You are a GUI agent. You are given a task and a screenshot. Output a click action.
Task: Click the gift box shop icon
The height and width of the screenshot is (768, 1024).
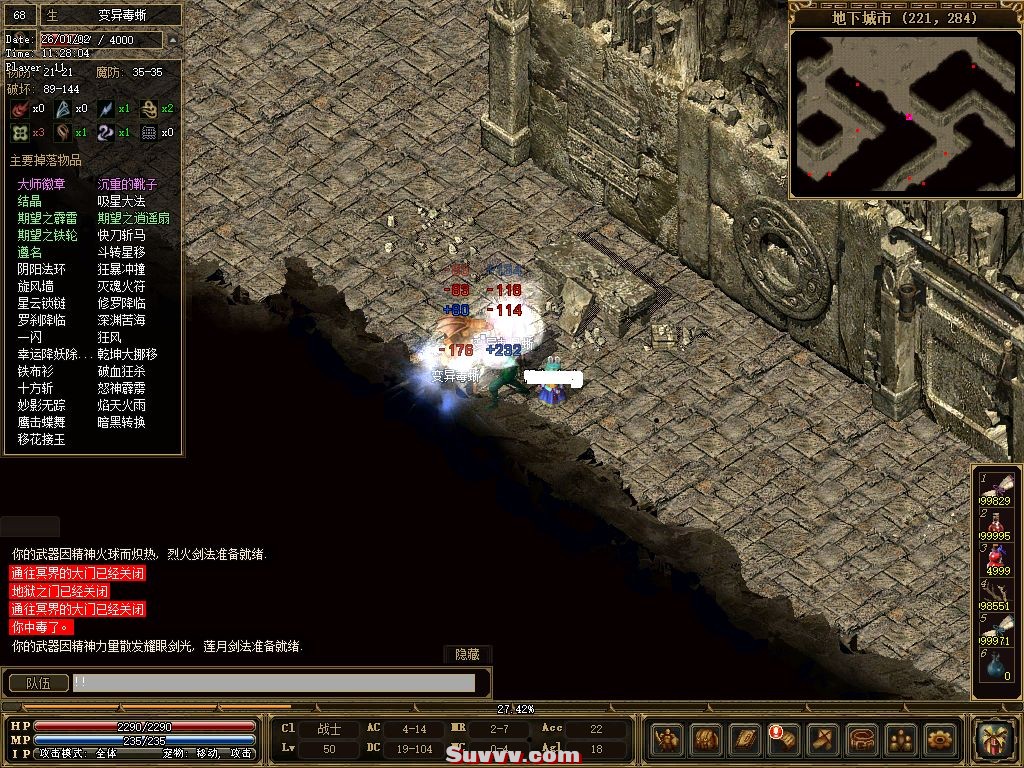click(x=996, y=741)
